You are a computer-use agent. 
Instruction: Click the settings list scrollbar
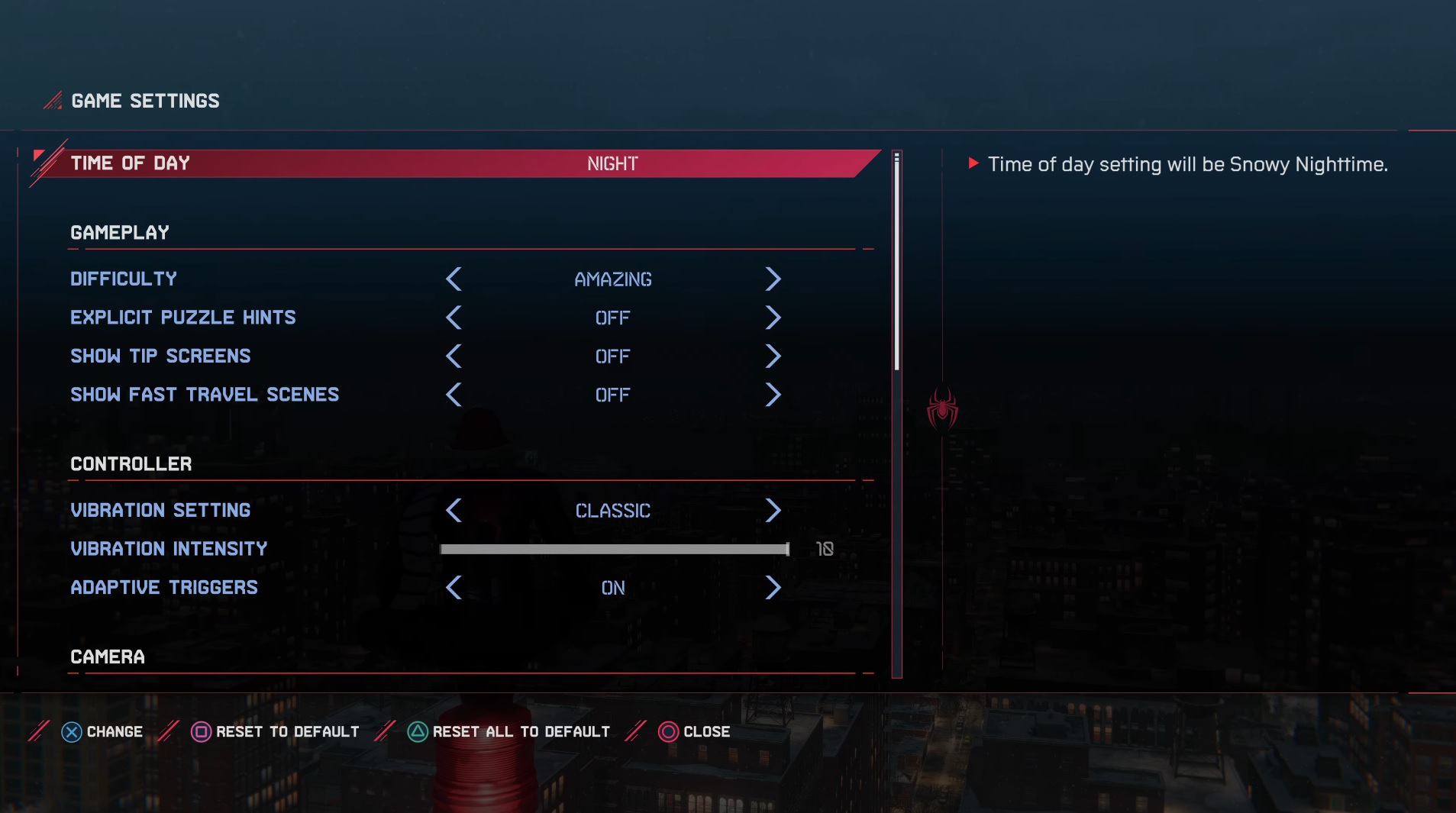[x=897, y=261]
